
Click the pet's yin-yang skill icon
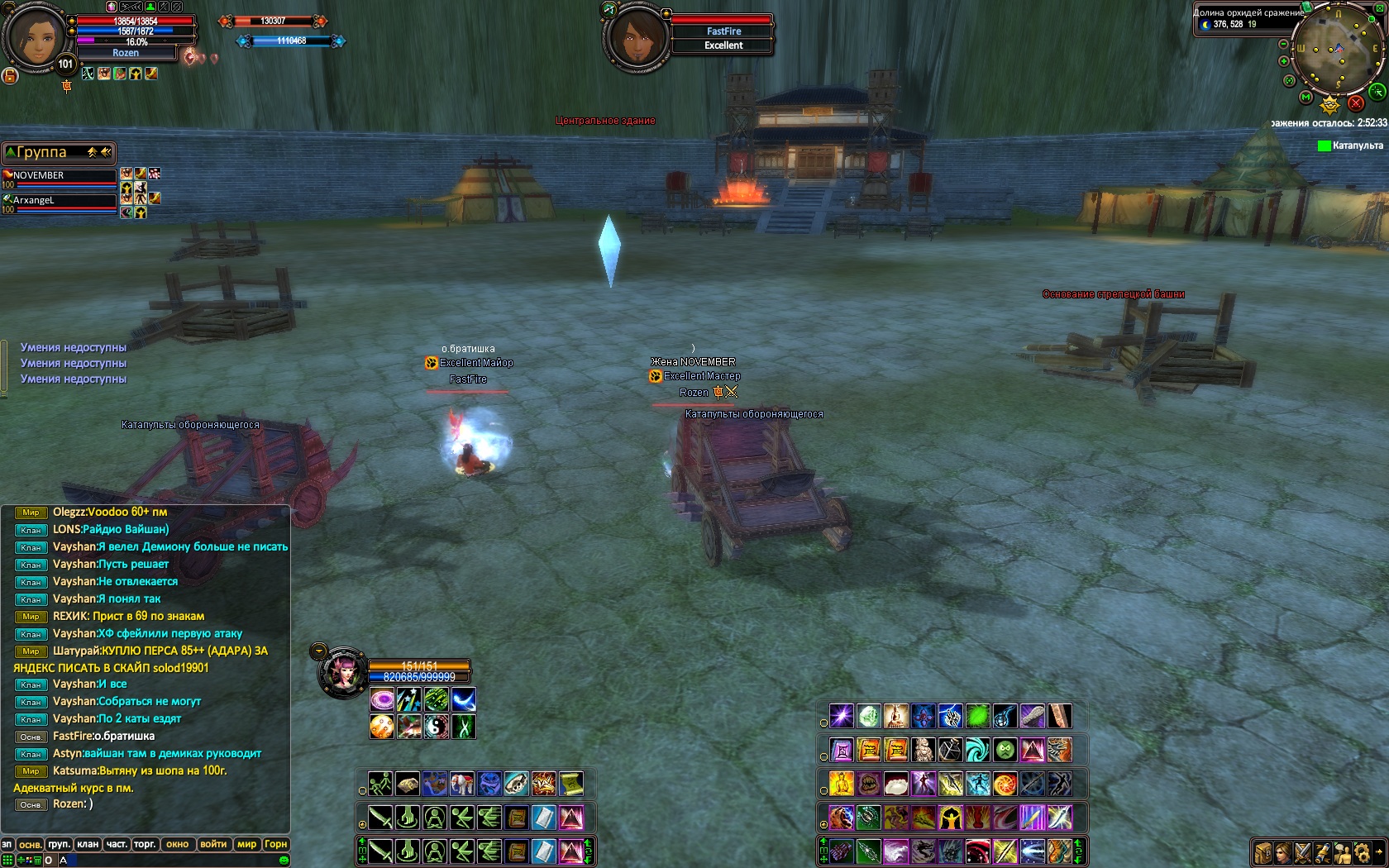coord(436,727)
